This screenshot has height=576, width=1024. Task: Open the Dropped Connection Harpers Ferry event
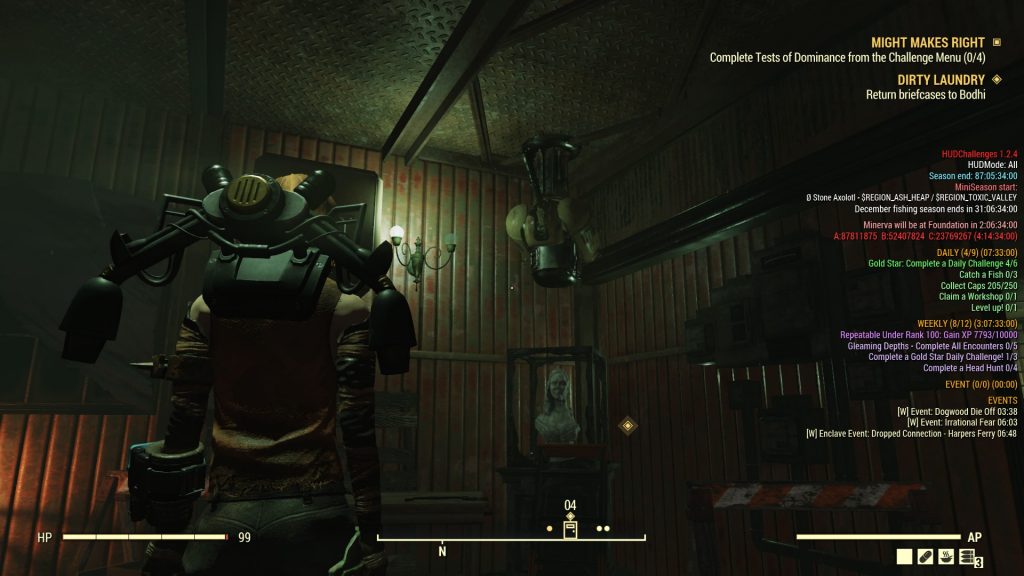(x=911, y=434)
